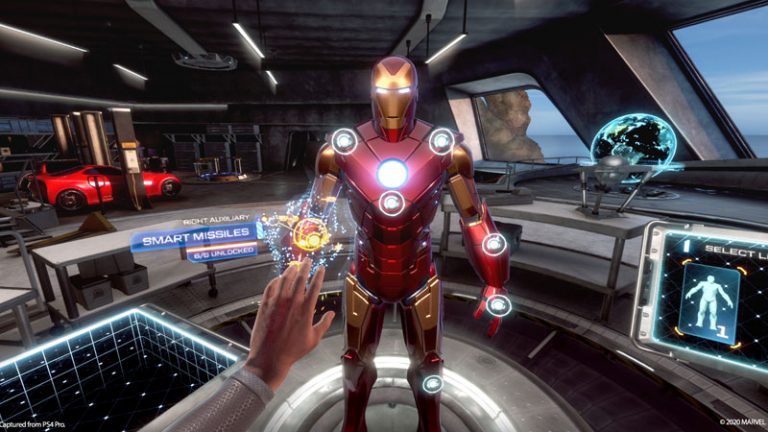
Task: Choose loadout card number 1
Action: point(708,303)
